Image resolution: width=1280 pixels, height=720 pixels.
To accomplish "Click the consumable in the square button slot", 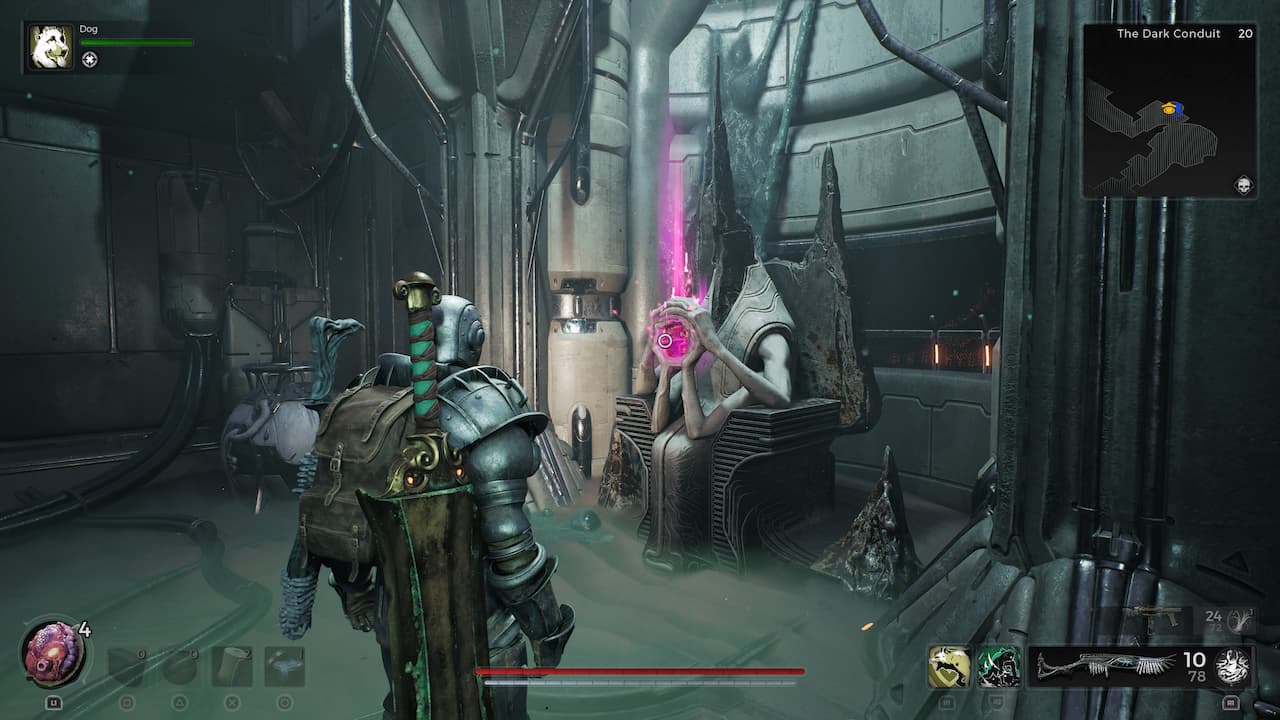I will 126,665.
